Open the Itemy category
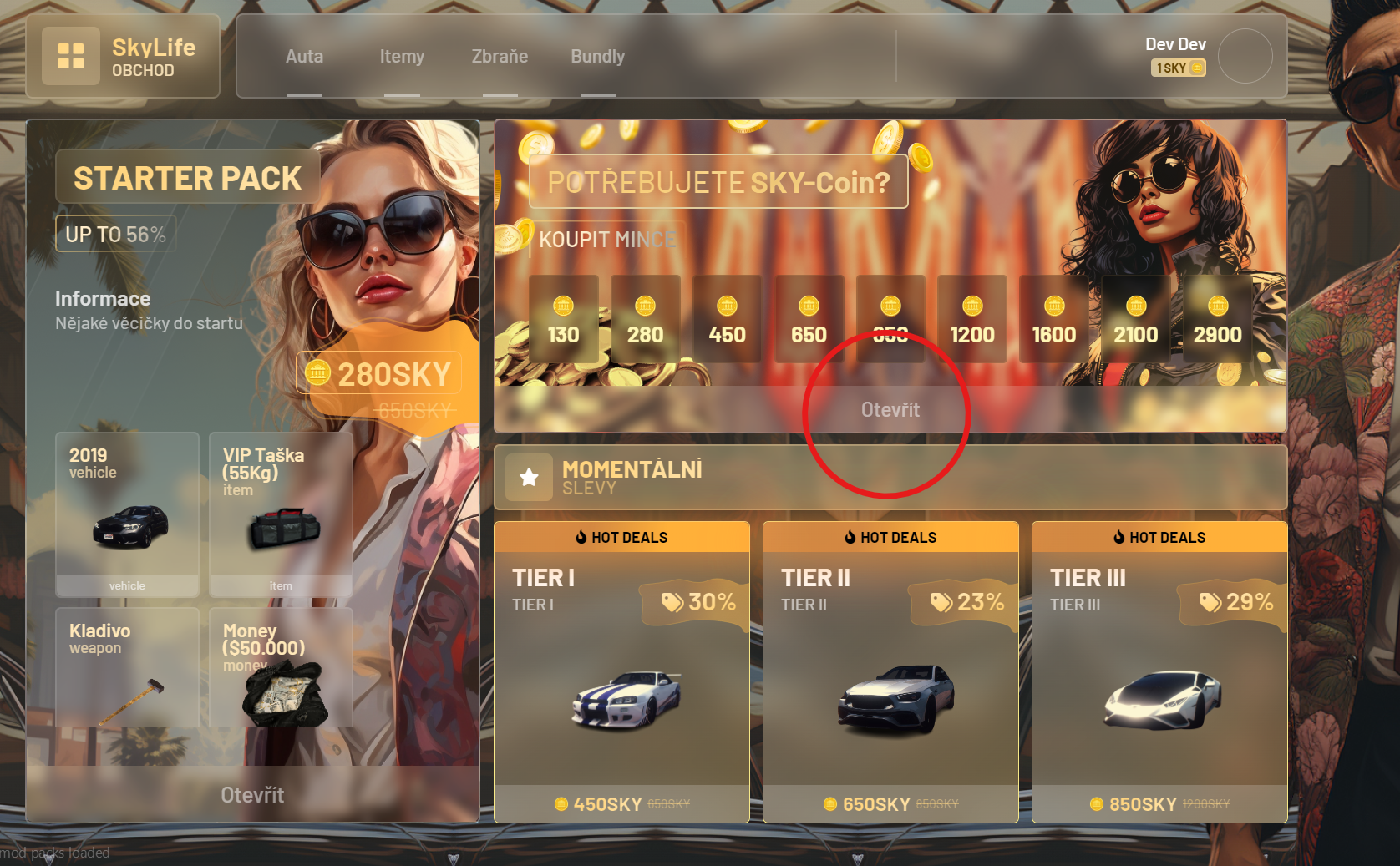 [402, 57]
